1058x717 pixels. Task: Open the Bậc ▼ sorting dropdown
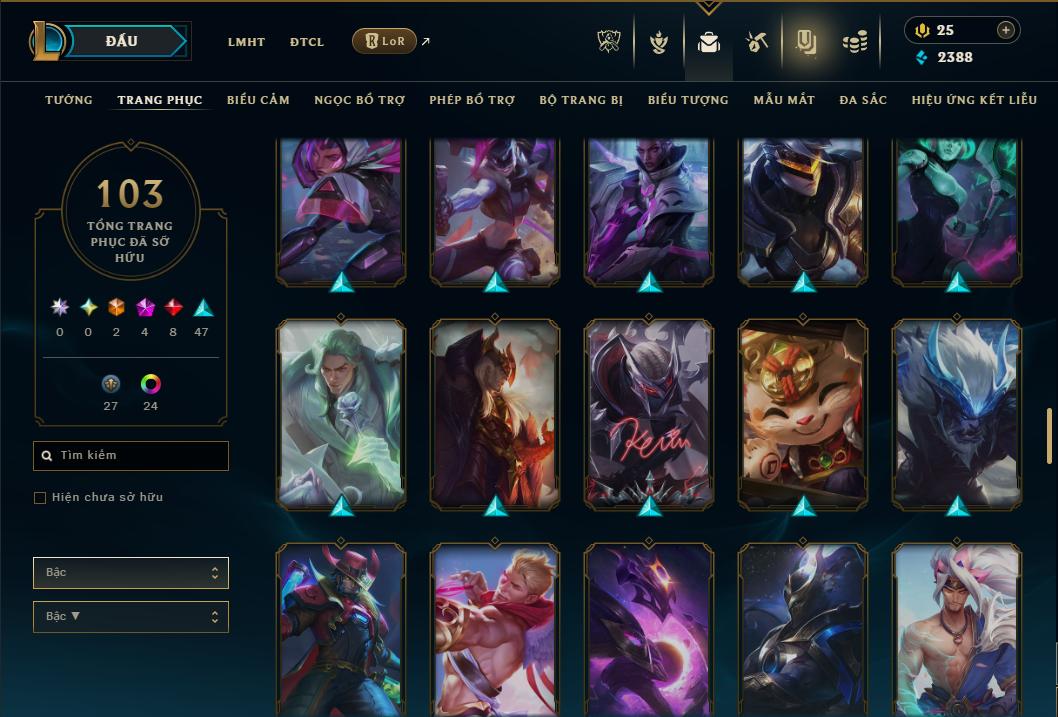point(131,617)
